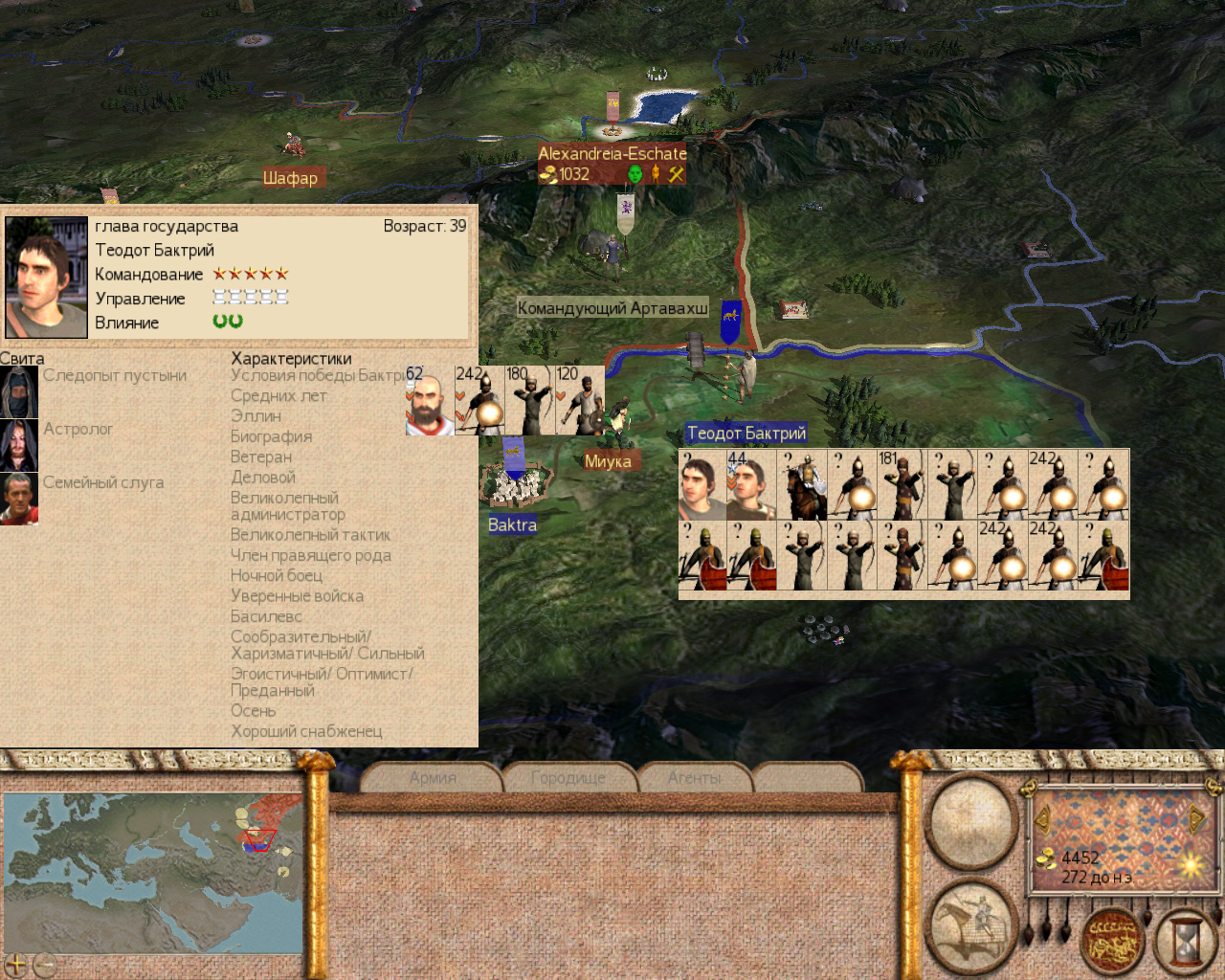Click the gold right arrow on the carpet panel
1225x980 pixels.
1196,818
